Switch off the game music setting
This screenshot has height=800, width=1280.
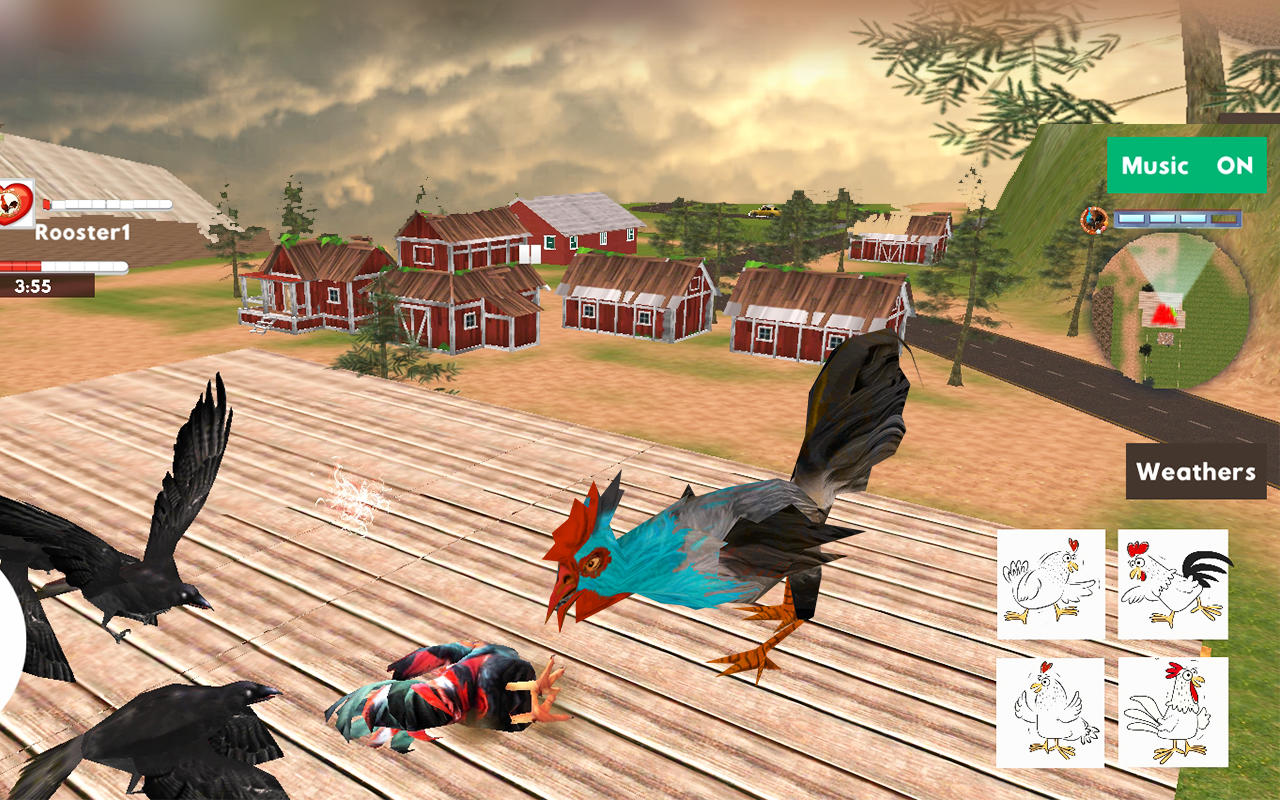click(x=1186, y=166)
